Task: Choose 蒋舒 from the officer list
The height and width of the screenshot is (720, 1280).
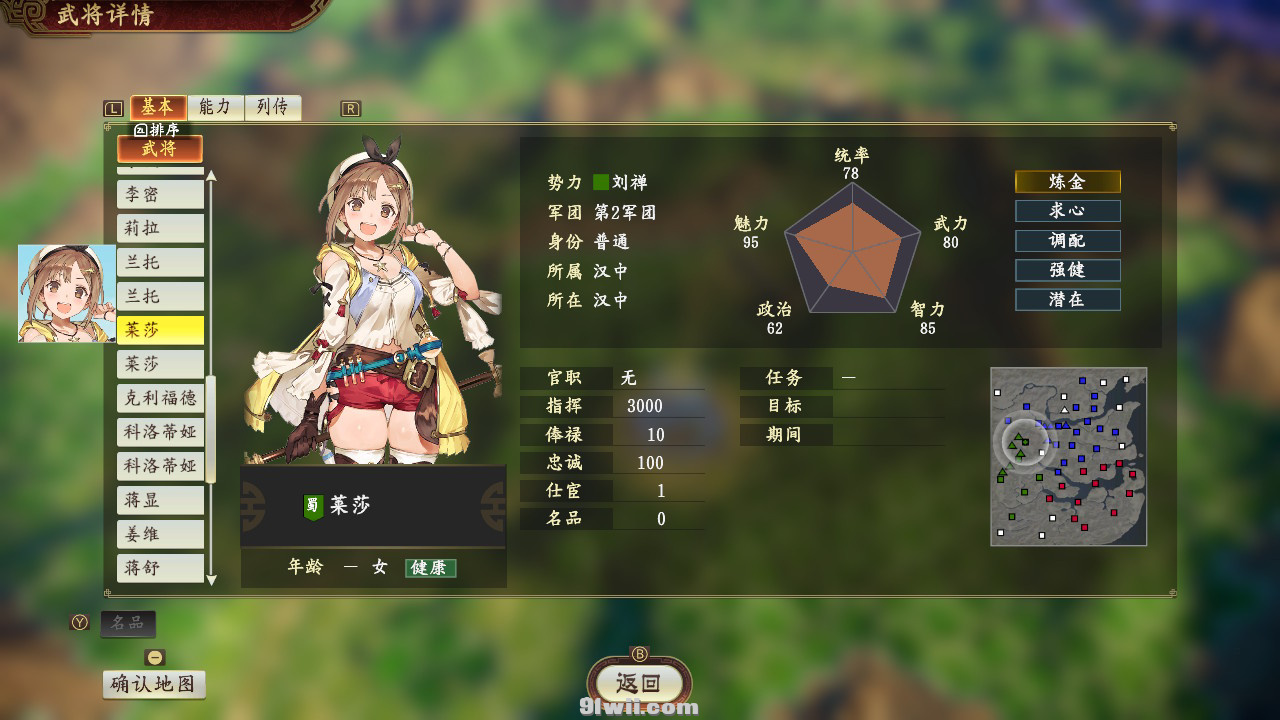Action: pyautogui.click(x=160, y=568)
